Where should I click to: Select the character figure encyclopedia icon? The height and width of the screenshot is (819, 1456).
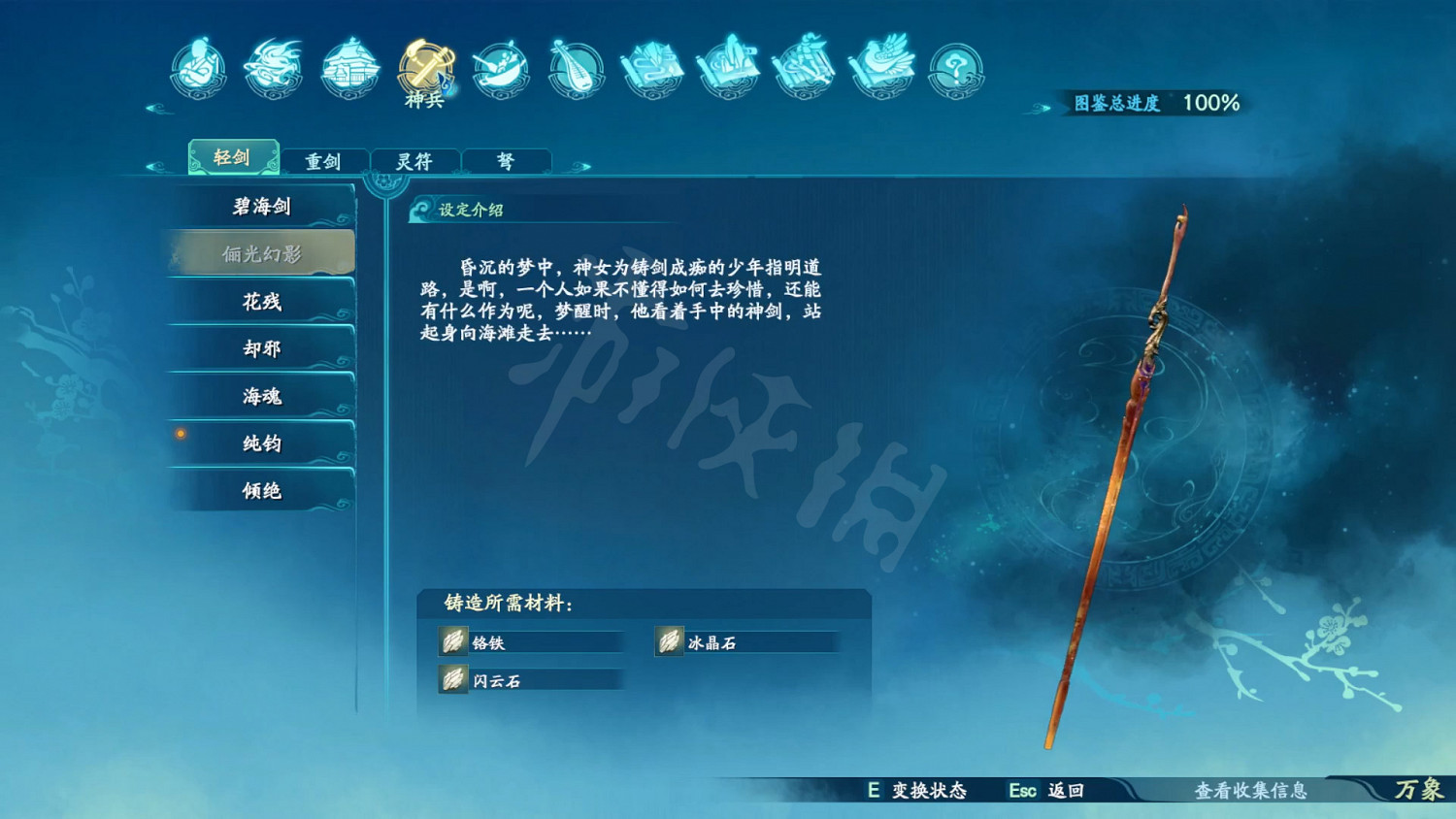click(198, 68)
